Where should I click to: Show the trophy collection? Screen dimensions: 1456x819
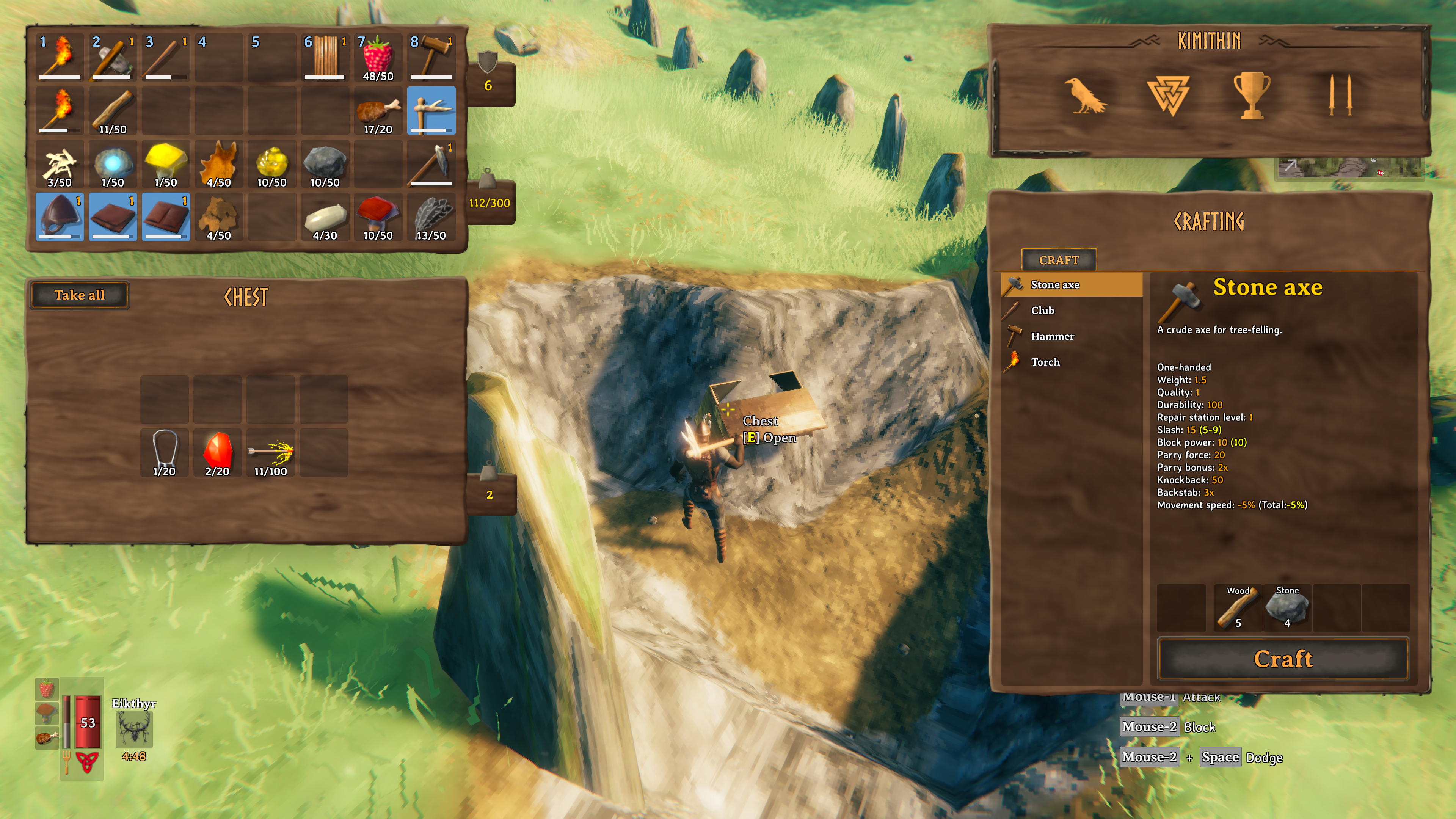point(1251,96)
